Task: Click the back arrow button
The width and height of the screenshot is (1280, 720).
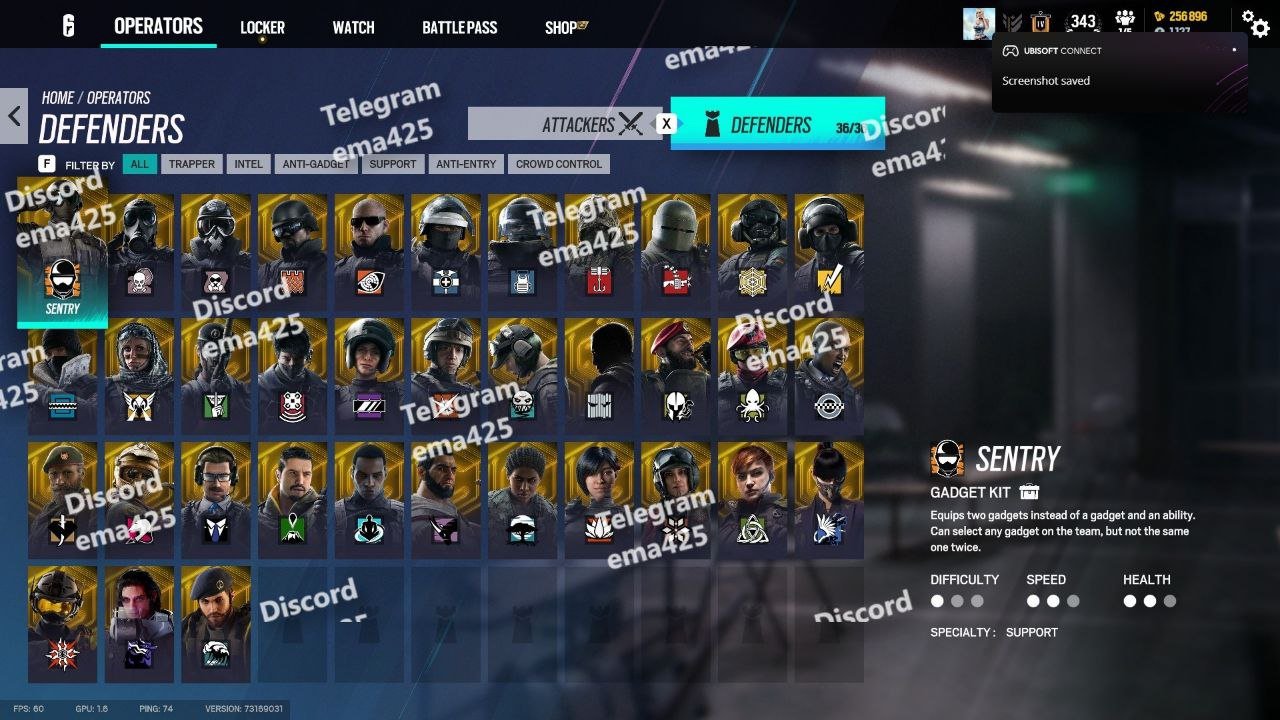Action: click(14, 116)
